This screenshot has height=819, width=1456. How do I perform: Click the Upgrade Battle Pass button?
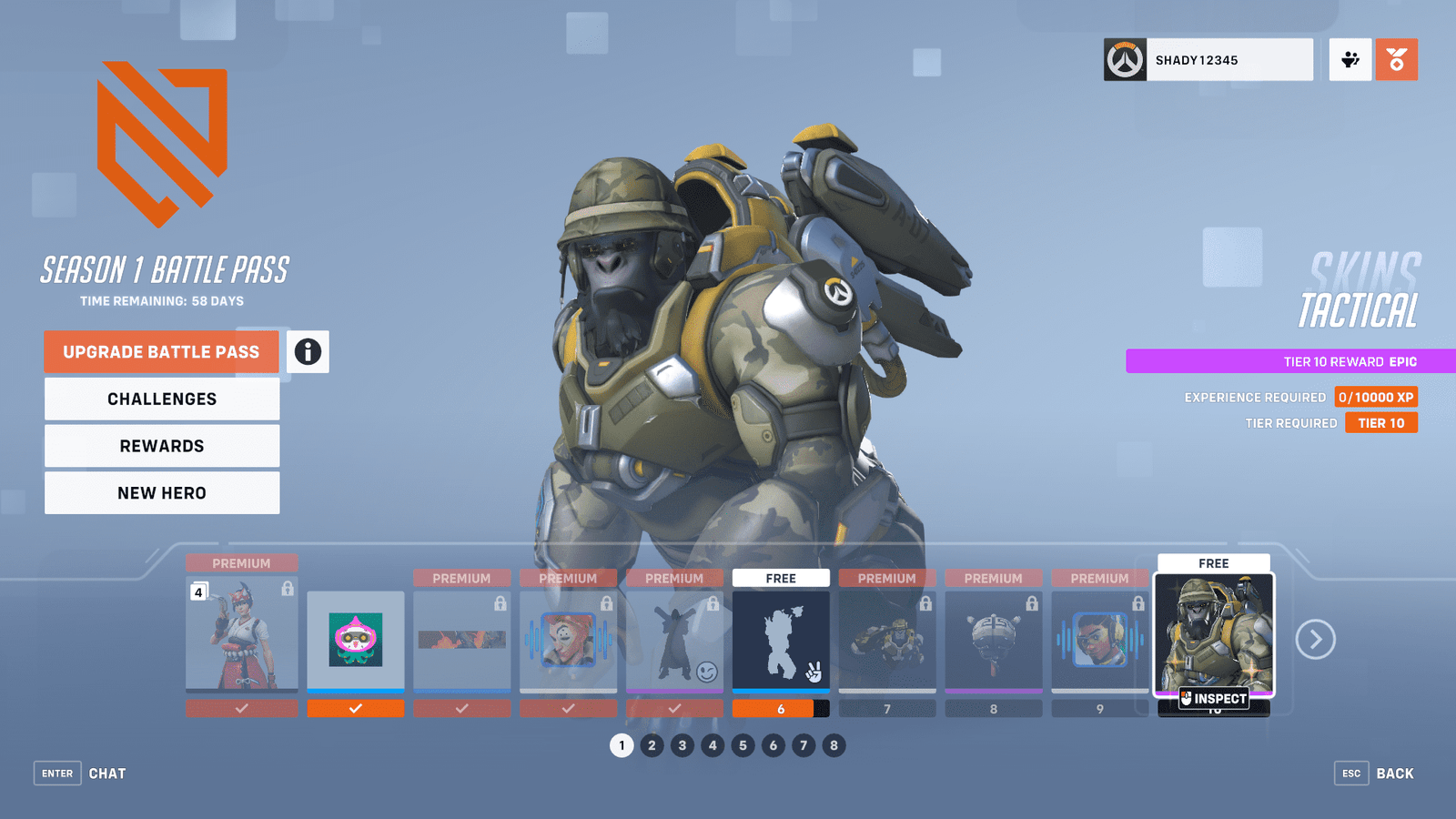pos(161,352)
